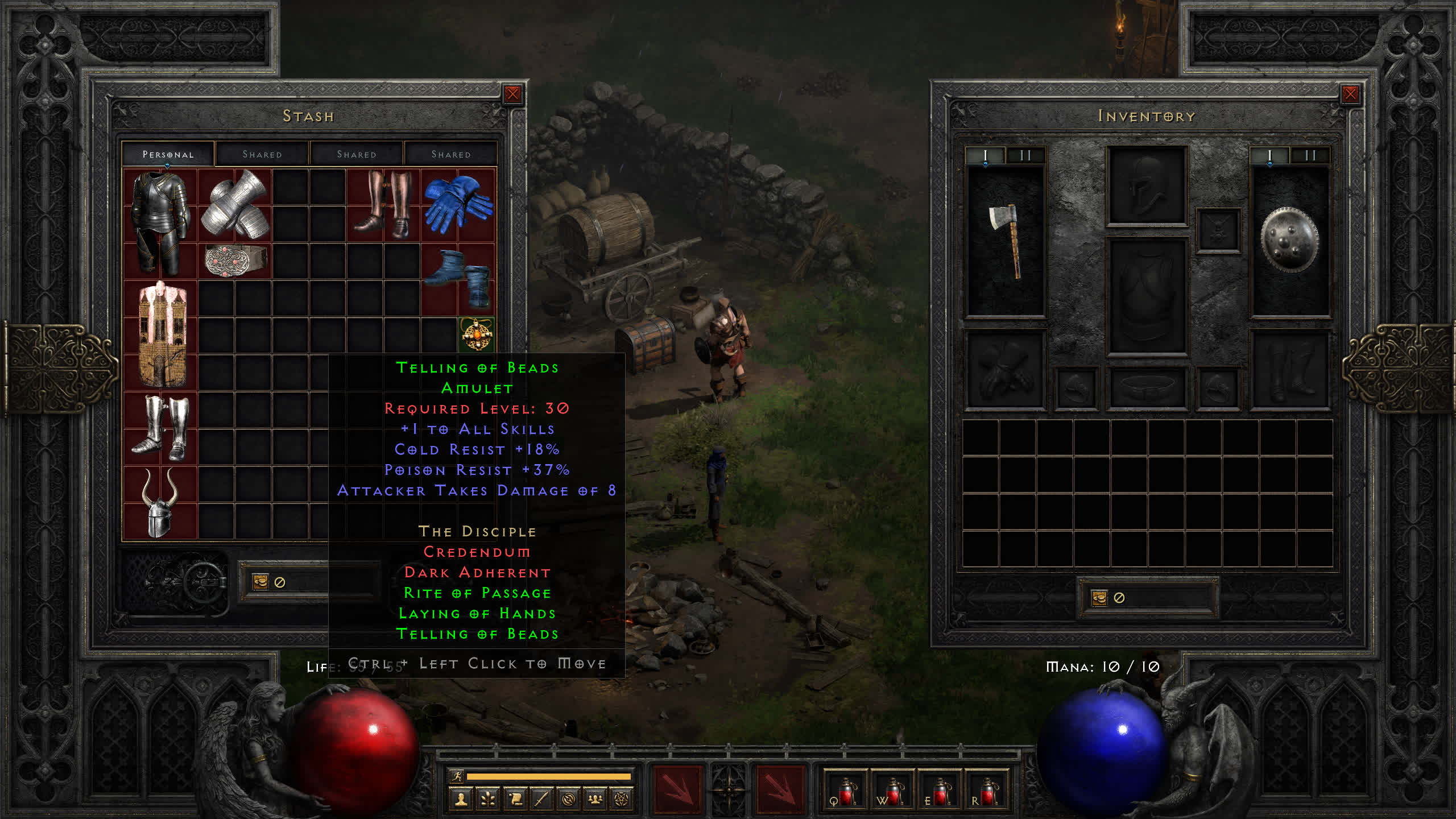Switch to the Personal stash tab
This screenshot has height=819, width=1456.
click(x=168, y=154)
